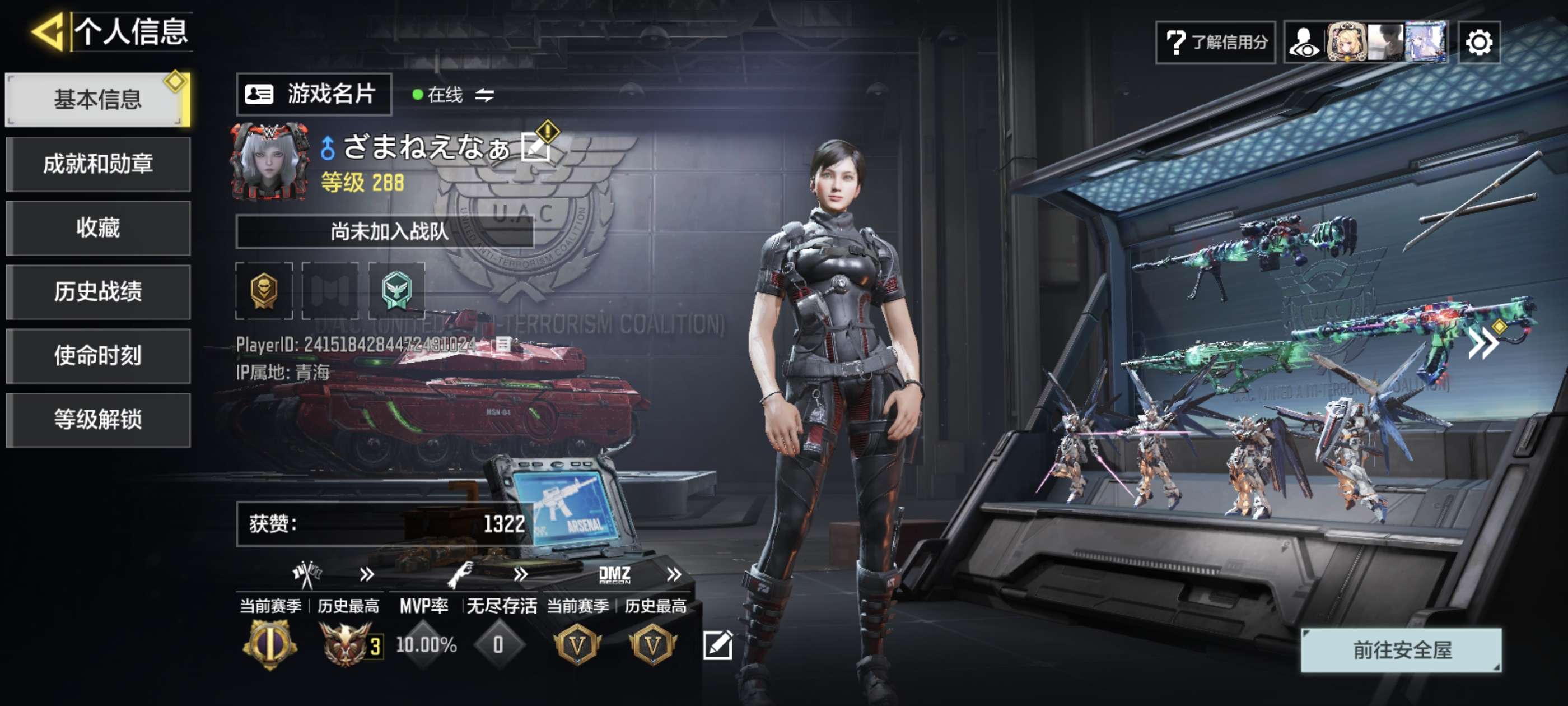Viewport: 1568px width, 706px height.
Task: Open the profile visitors eye icon
Action: pos(1304,43)
